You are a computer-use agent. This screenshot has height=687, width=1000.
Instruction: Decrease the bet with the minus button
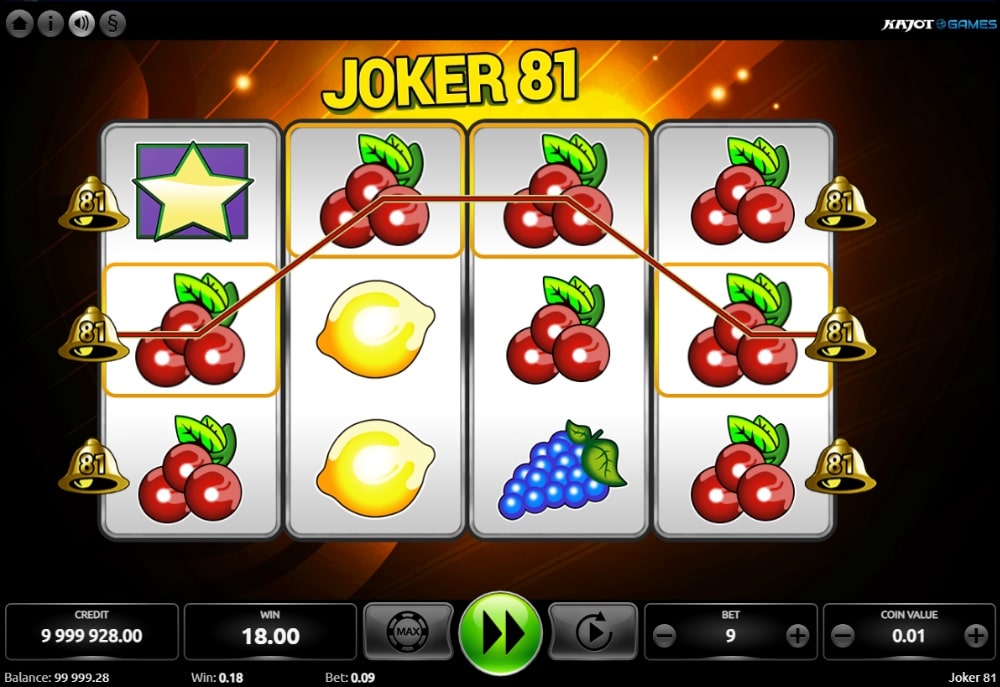665,635
